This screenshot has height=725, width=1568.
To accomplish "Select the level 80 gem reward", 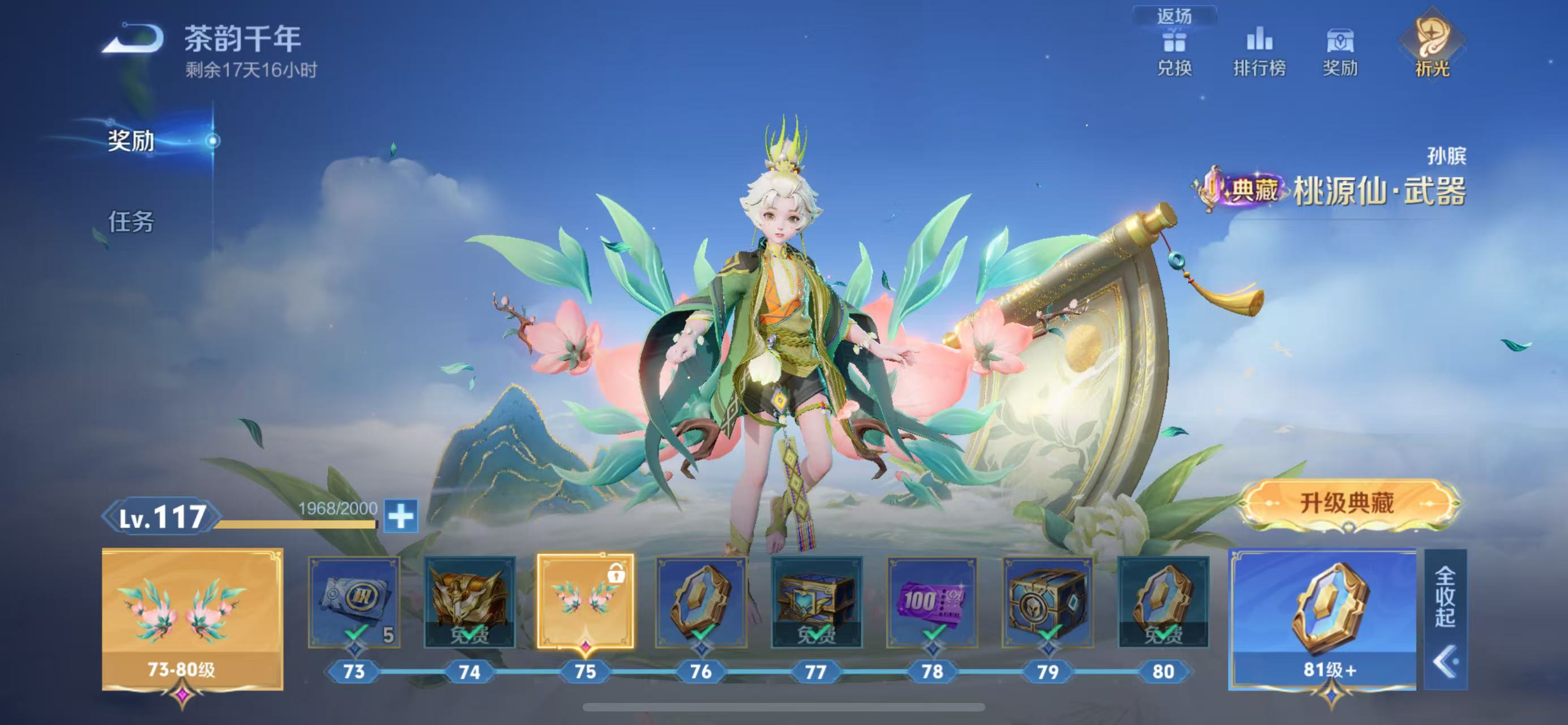I will 1163,602.
